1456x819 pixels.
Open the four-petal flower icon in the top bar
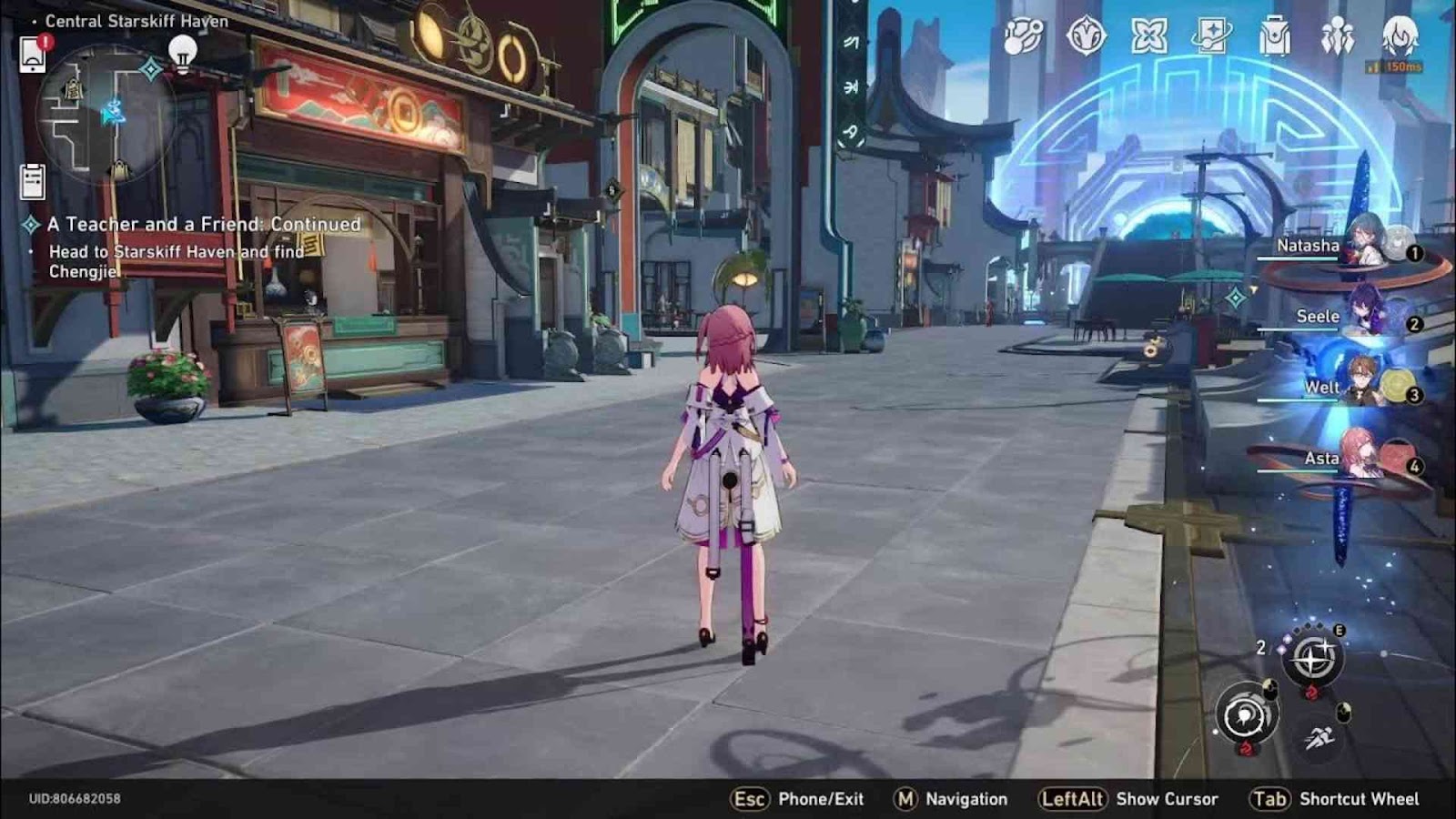1148,37
